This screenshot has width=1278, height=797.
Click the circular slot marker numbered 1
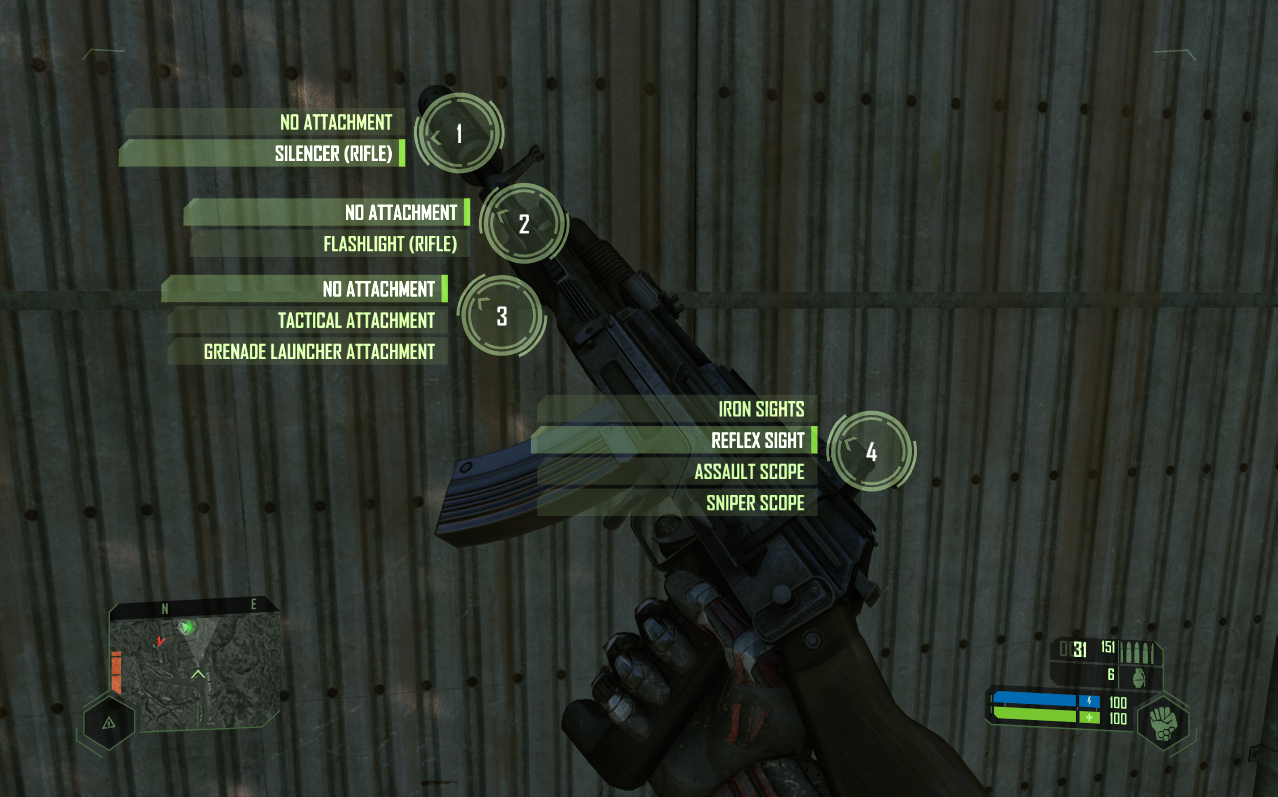pyautogui.click(x=459, y=134)
